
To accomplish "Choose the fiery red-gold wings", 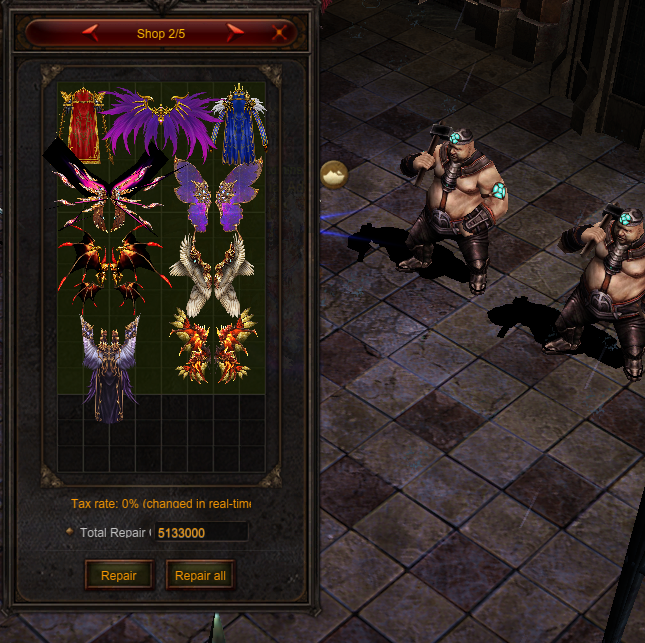I will [x=213, y=346].
